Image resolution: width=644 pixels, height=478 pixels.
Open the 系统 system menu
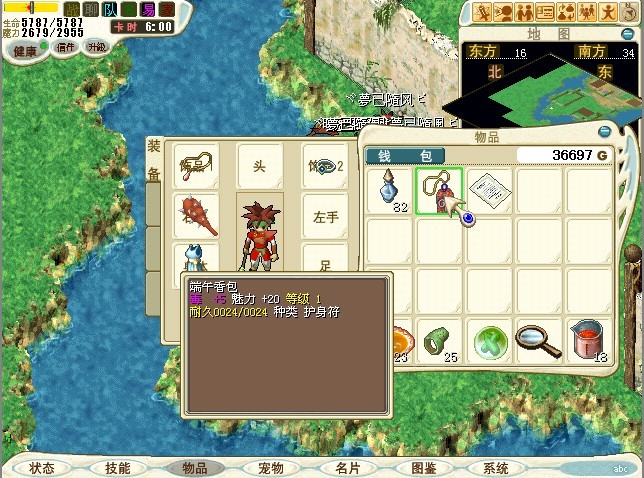(x=496, y=468)
